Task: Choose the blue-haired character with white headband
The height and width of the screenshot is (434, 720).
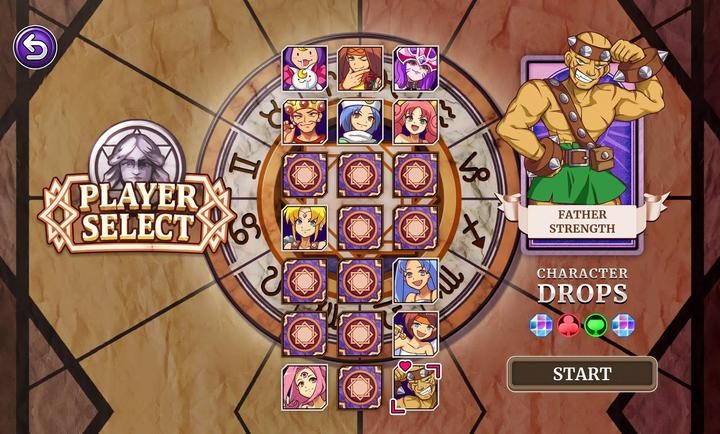Action: click(360, 121)
